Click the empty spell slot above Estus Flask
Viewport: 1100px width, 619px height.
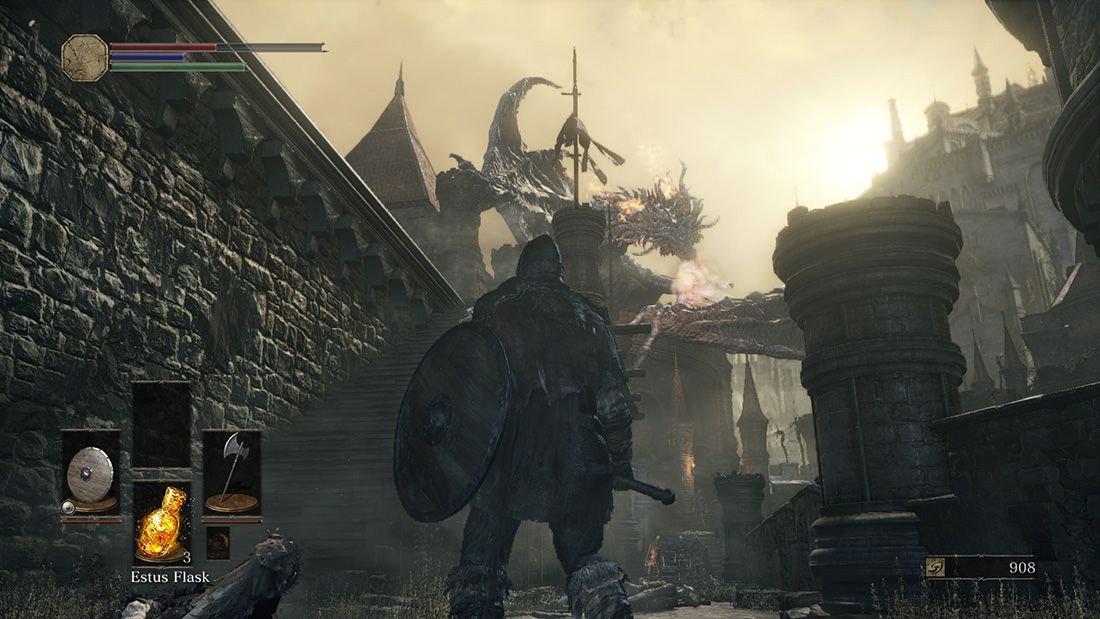pos(161,423)
